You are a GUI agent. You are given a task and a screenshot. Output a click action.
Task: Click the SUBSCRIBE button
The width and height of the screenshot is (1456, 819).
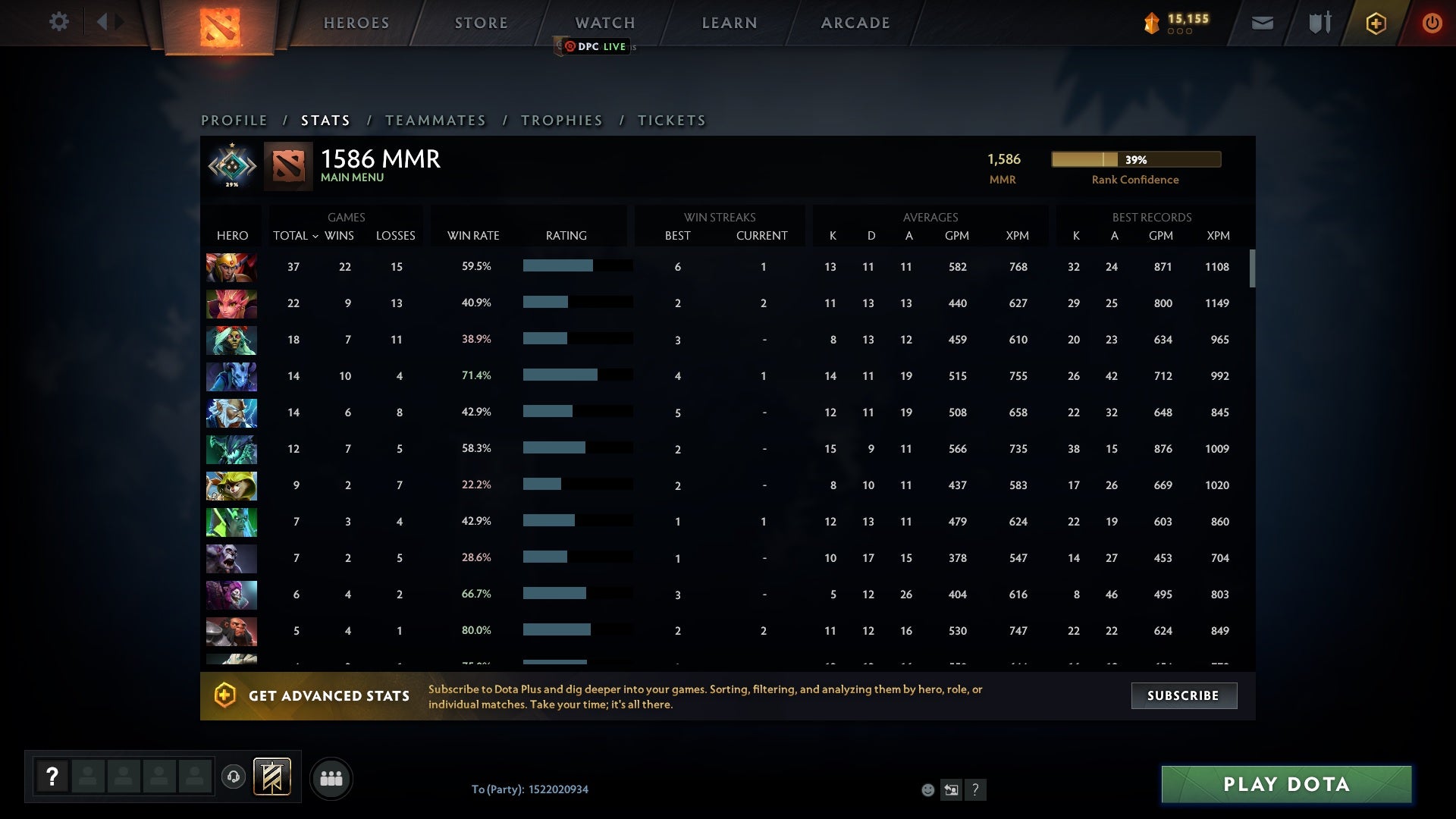coord(1184,695)
